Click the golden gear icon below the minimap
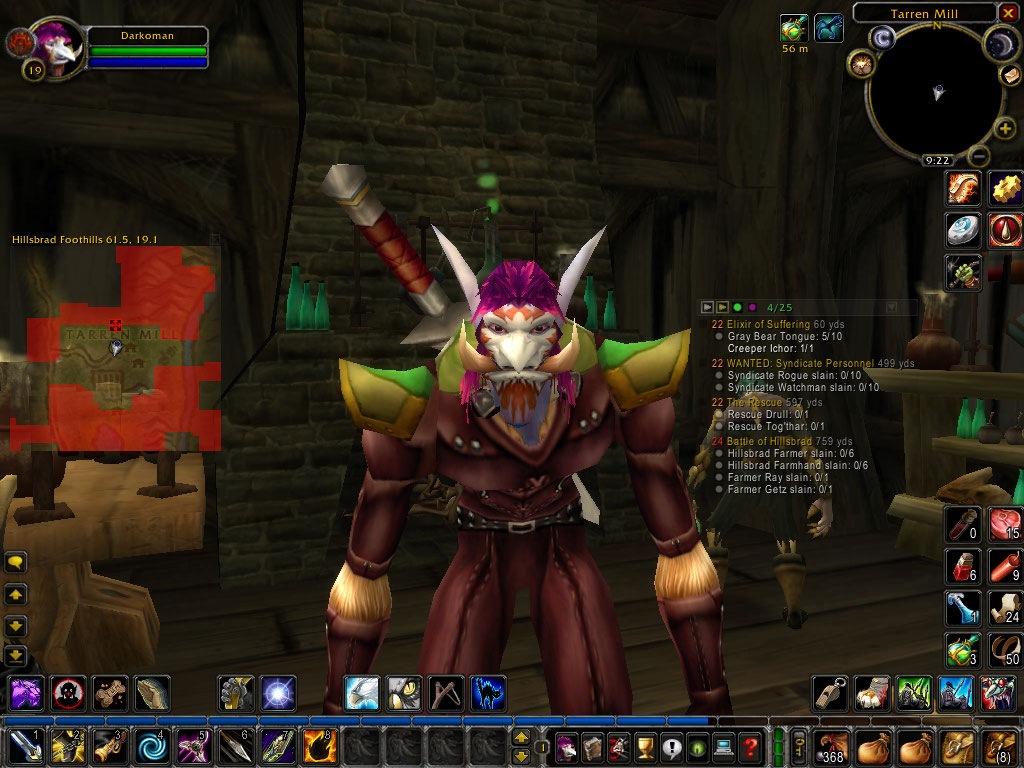 click(1005, 188)
